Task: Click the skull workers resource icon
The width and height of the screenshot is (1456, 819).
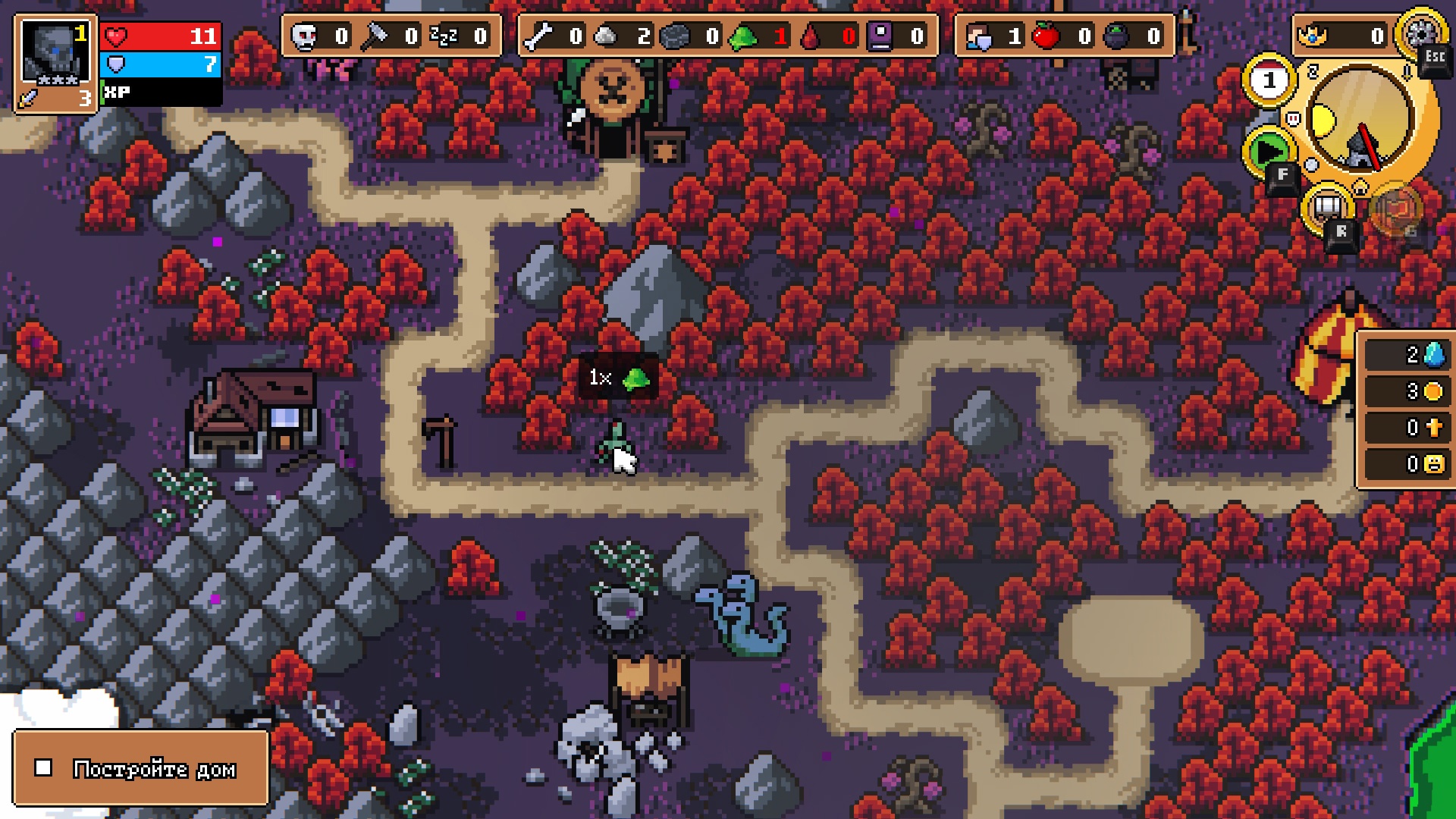Action: pyautogui.click(x=305, y=36)
